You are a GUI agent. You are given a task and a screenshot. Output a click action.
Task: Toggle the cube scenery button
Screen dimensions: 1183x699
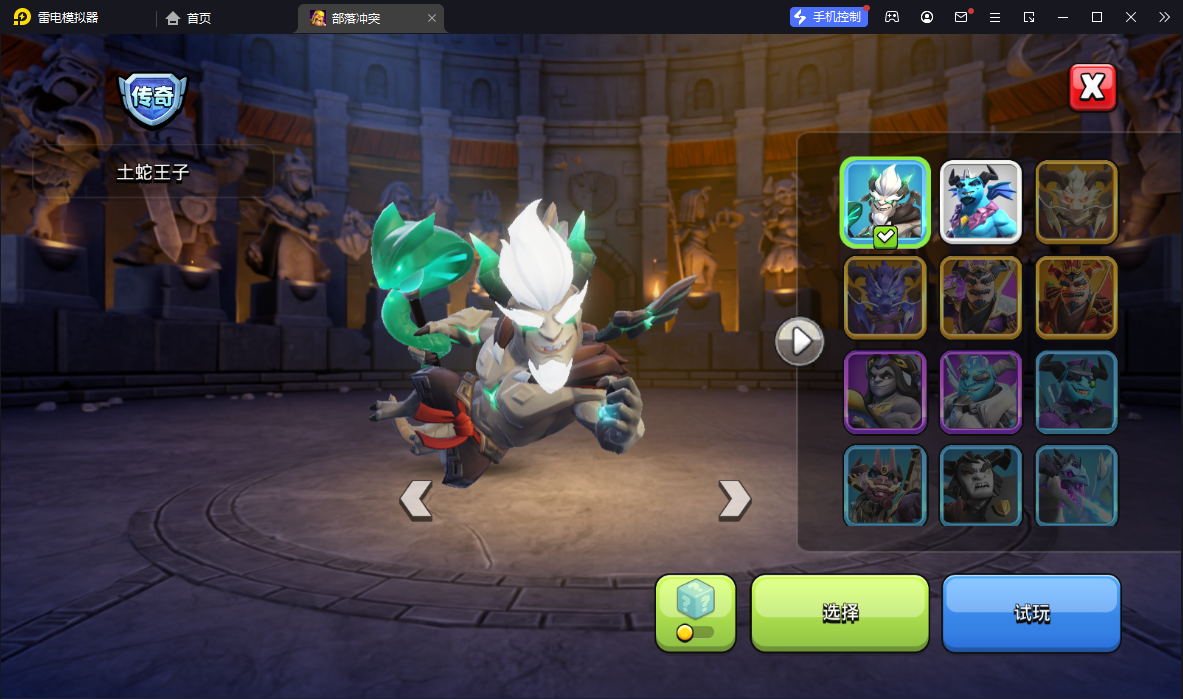[695, 612]
